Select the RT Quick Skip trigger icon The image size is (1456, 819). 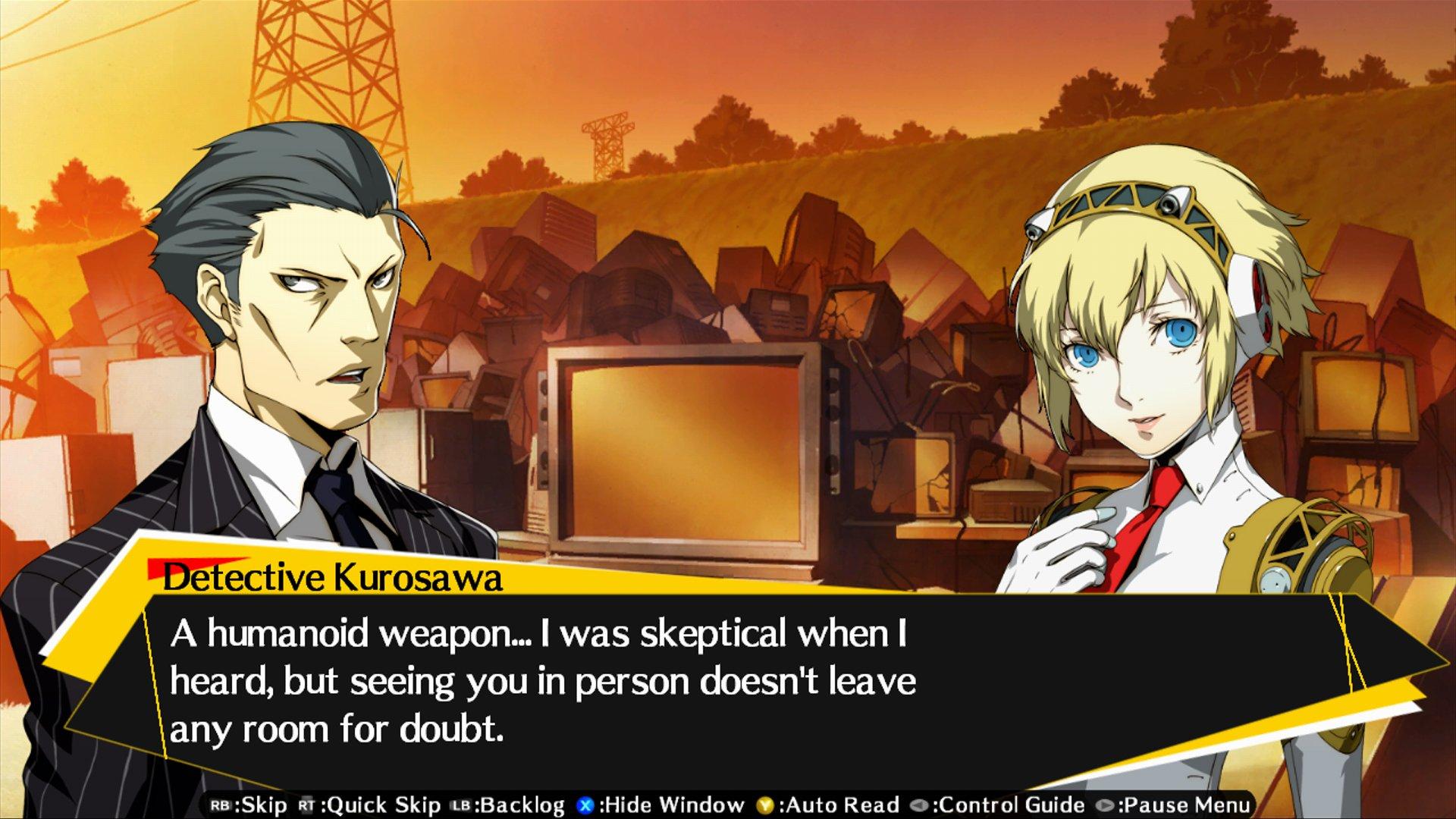(x=308, y=802)
